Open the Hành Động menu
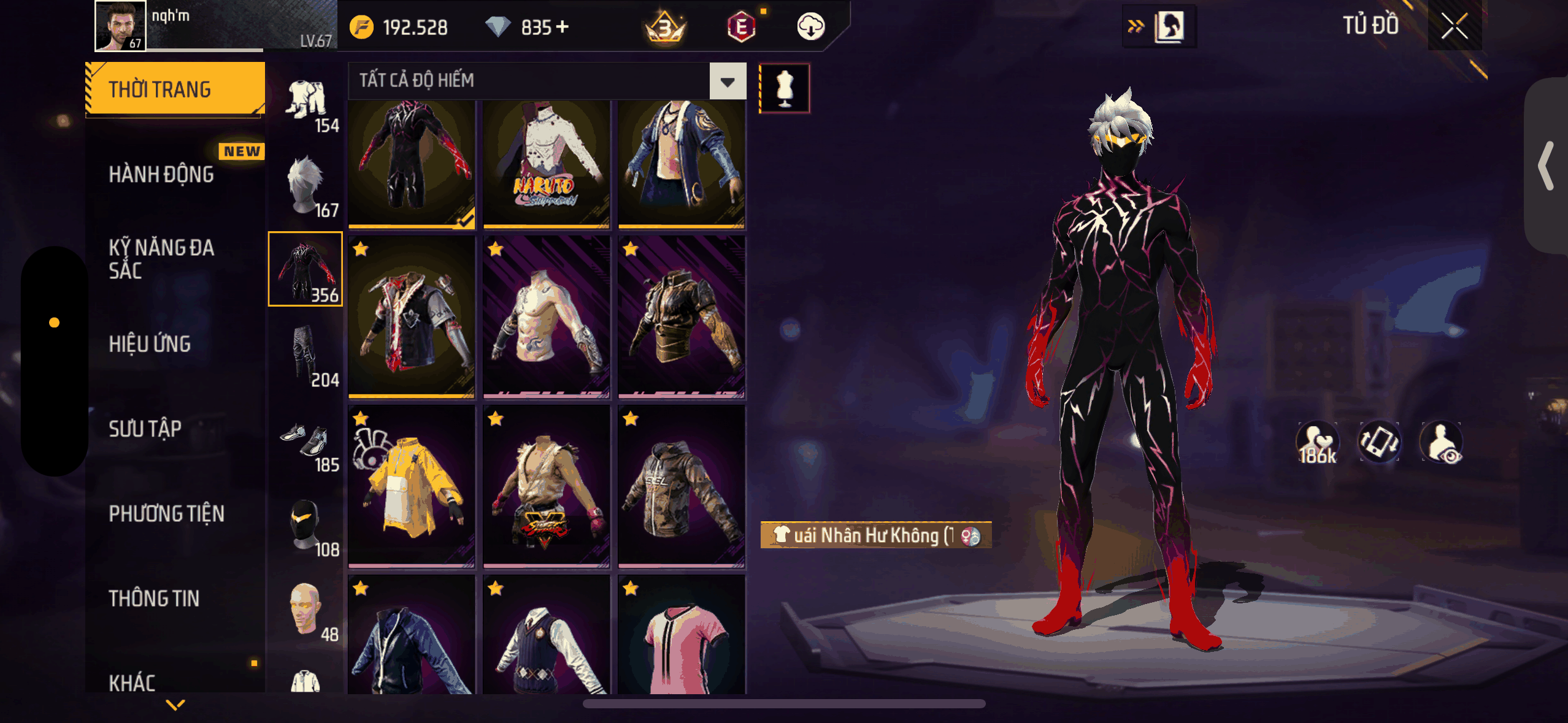Screen dimensions: 1568x723 point(161,175)
